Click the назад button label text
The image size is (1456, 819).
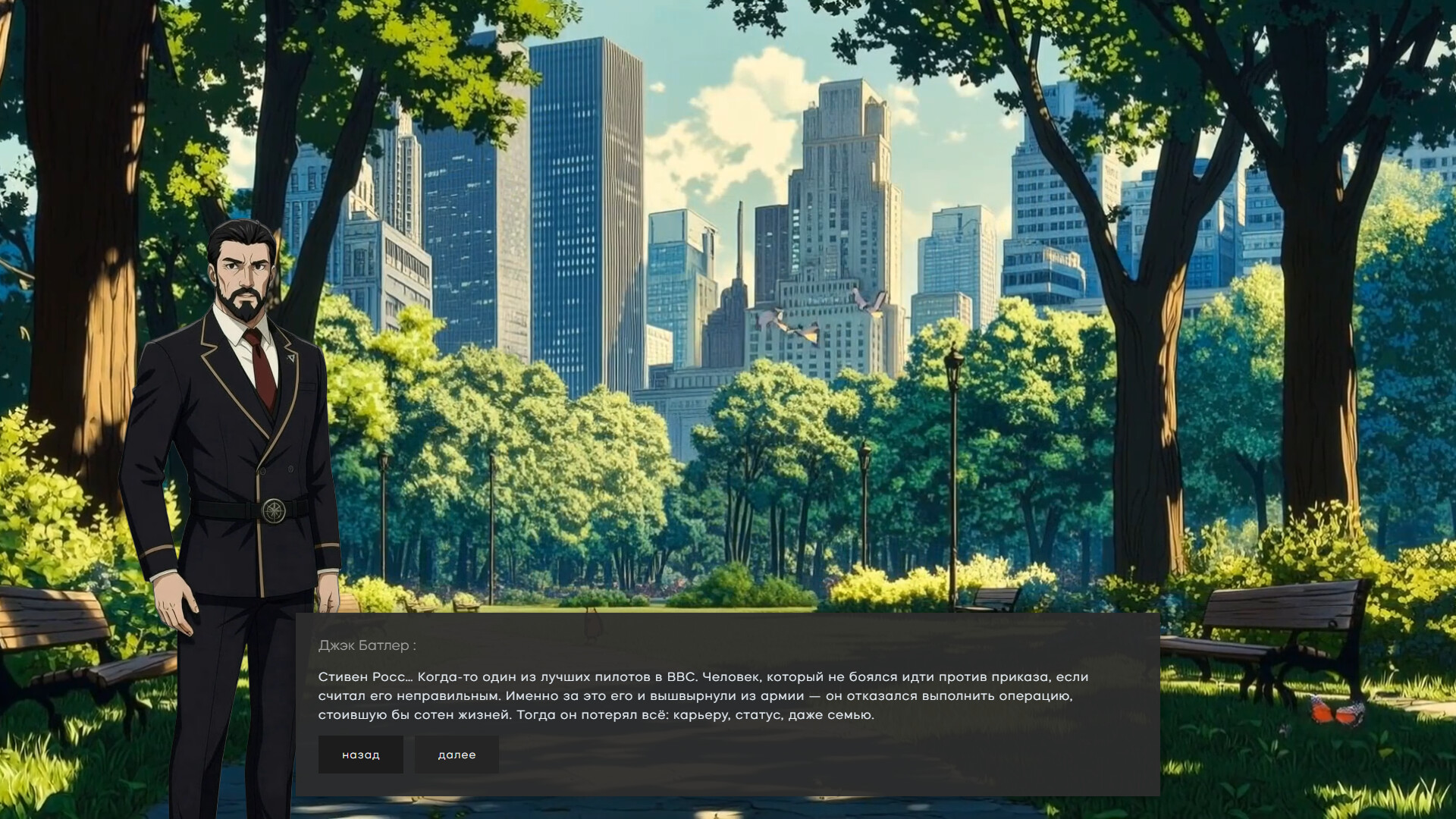pyautogui.click(x=360, y=754)
